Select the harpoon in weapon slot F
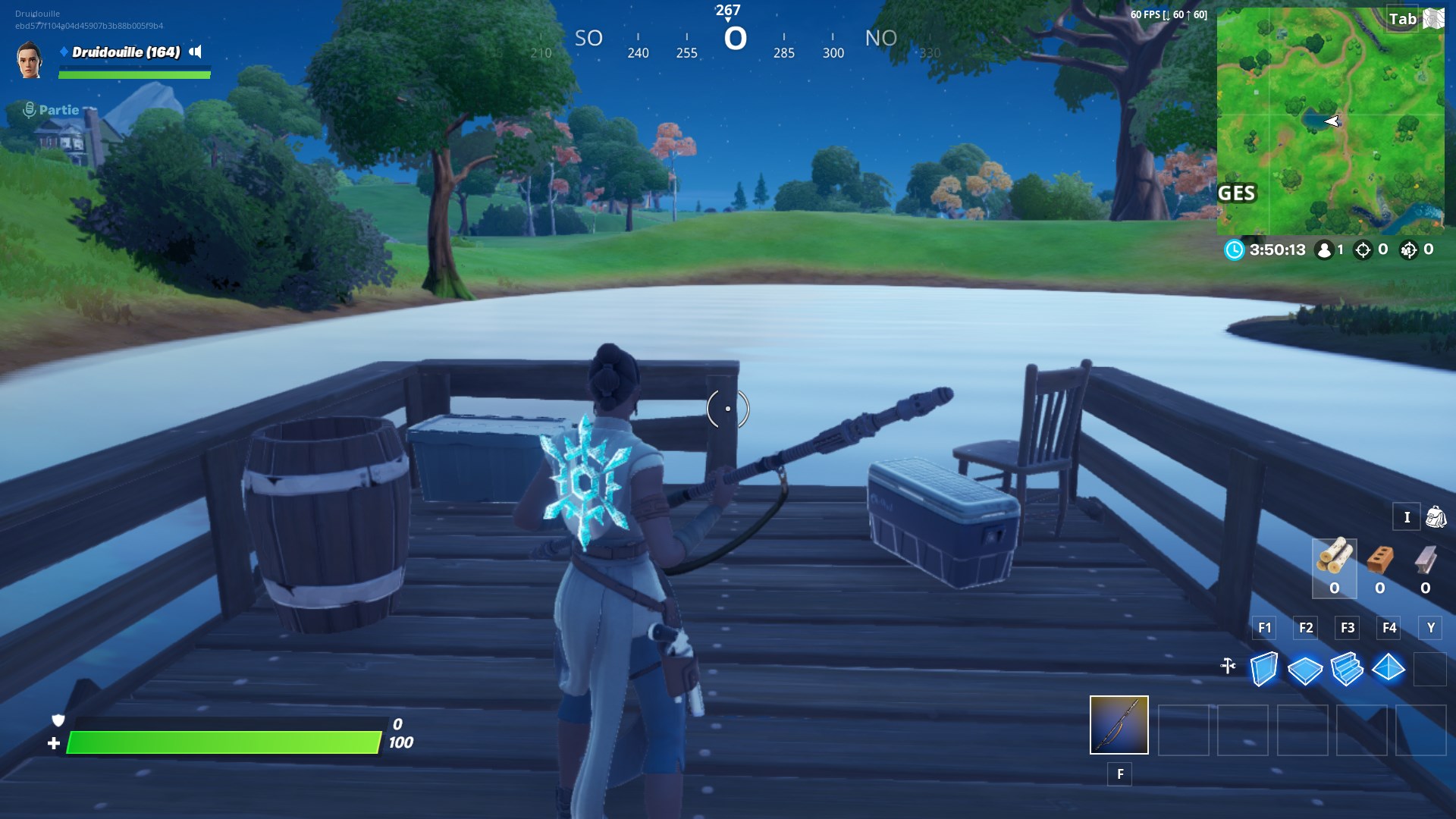The width and height of the screenshot is (1456, 819). point(1119,726)
